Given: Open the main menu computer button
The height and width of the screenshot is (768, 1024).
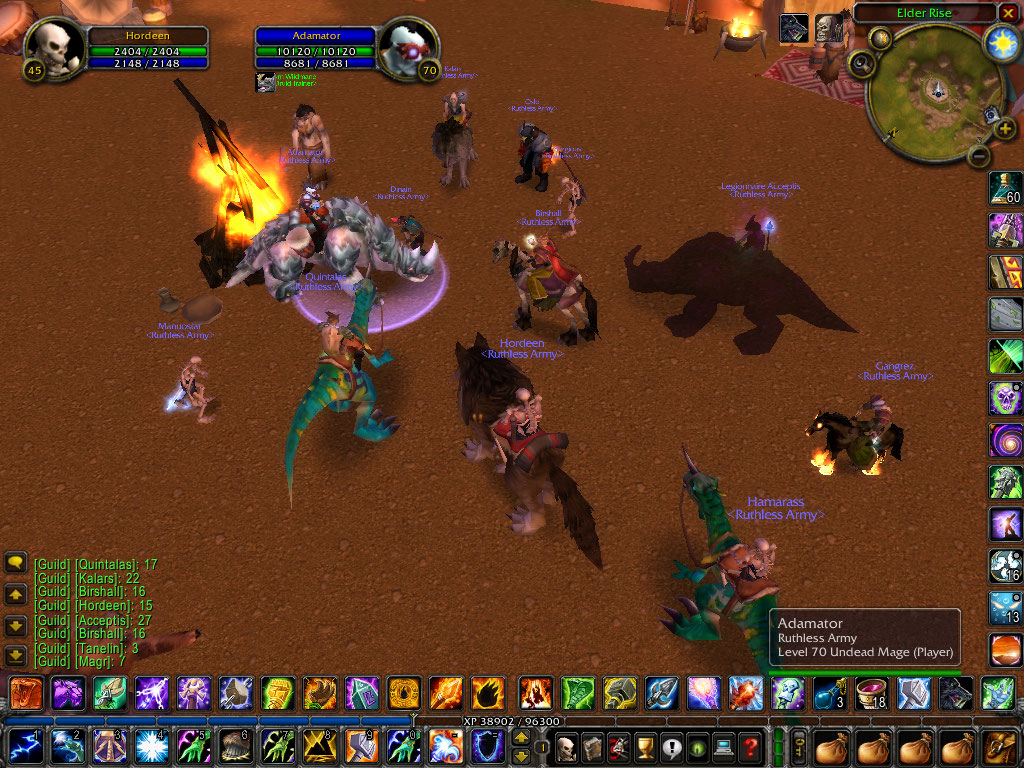Looking at the screenshot, I should click(x=722, y=746).
